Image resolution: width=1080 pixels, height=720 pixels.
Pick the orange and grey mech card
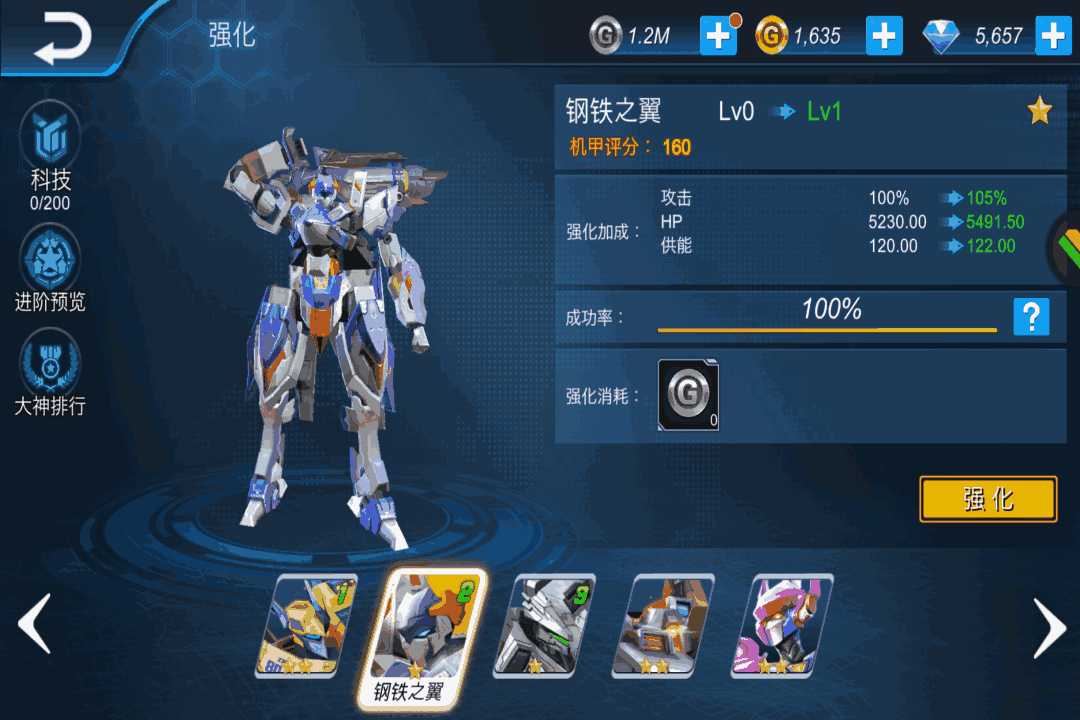coord(662,625)
